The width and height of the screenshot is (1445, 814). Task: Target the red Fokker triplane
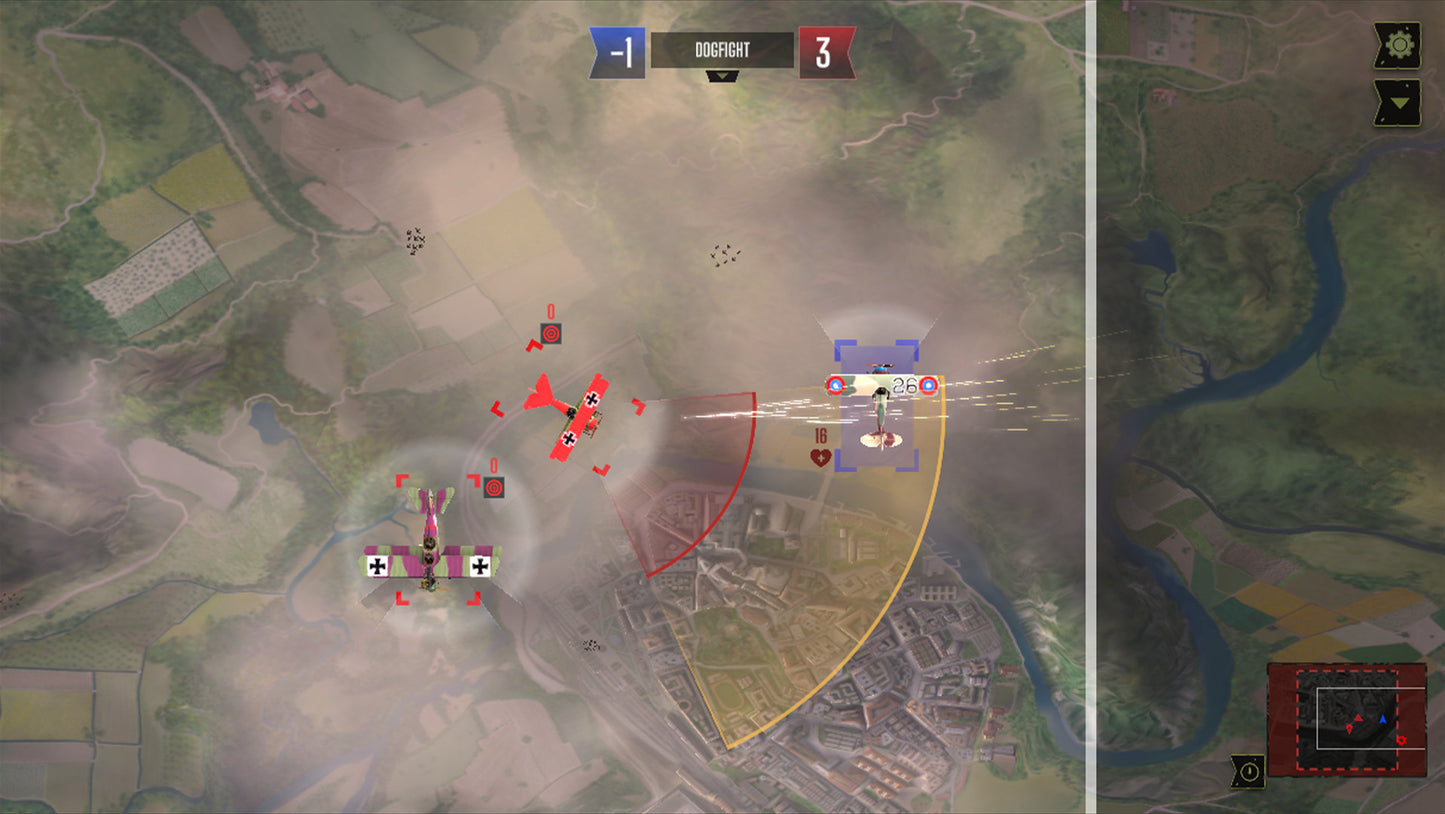click(568, 417)
